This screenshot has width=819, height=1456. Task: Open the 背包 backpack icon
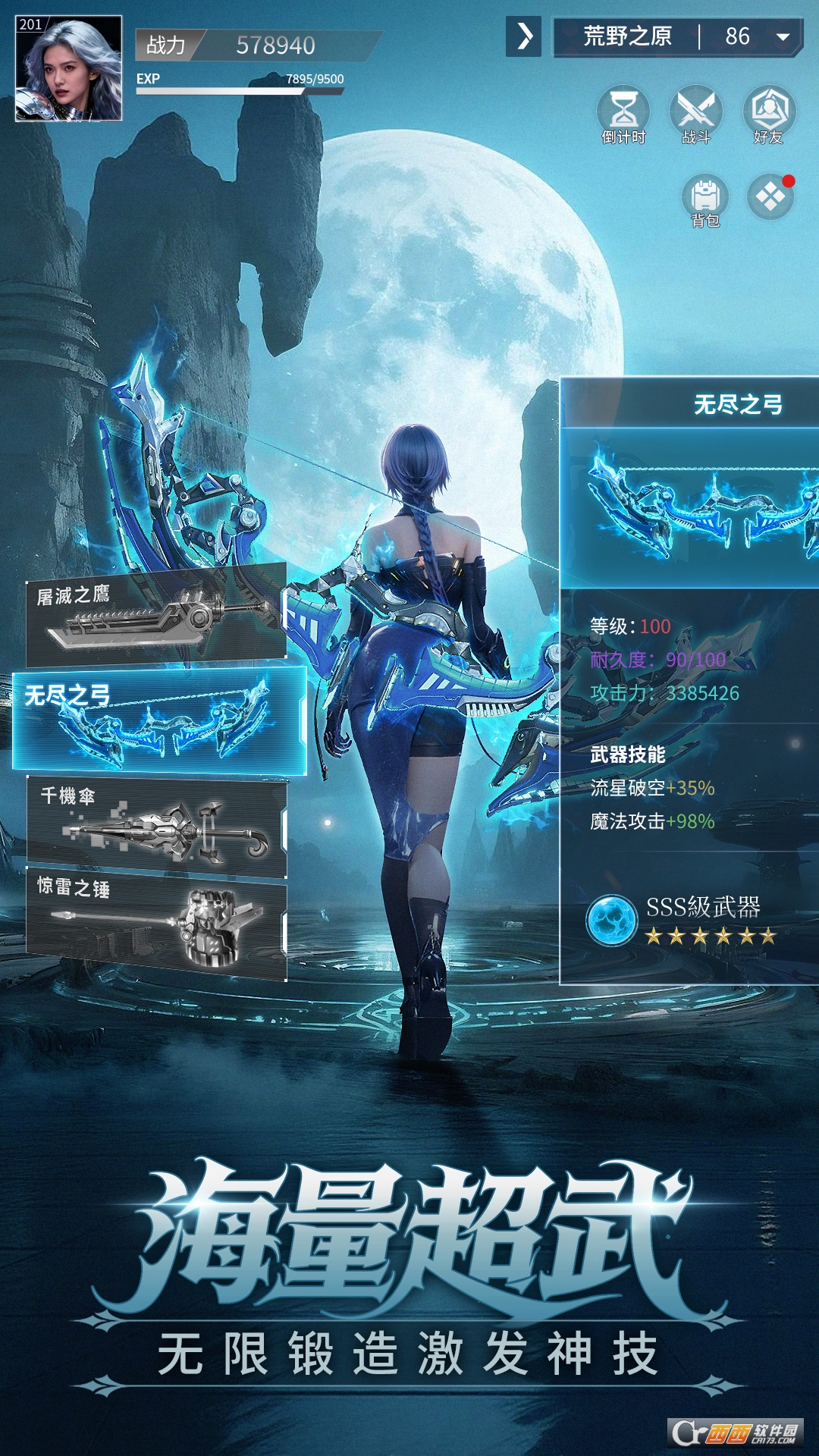click(705, 199)
